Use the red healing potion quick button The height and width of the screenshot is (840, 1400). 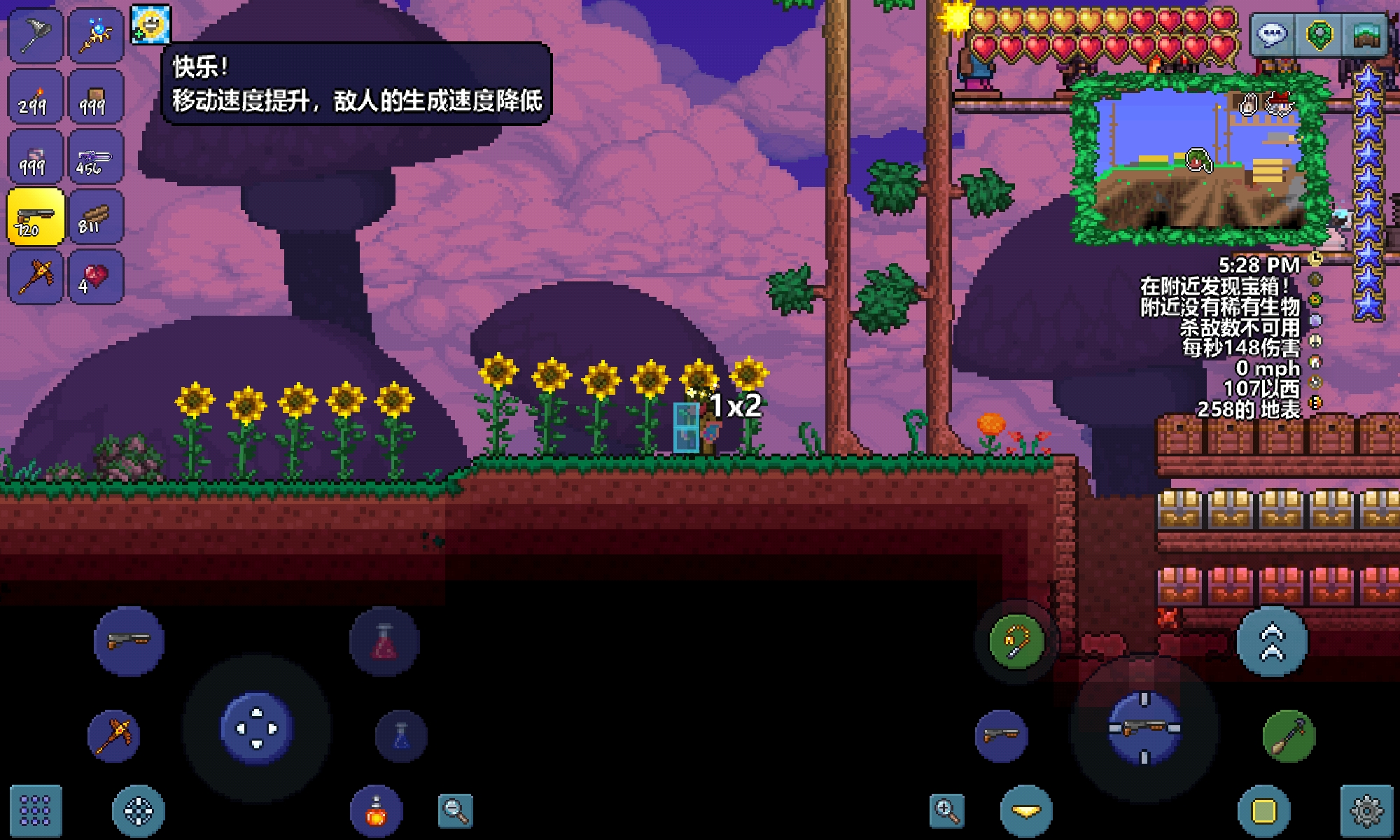coord(384,642)
